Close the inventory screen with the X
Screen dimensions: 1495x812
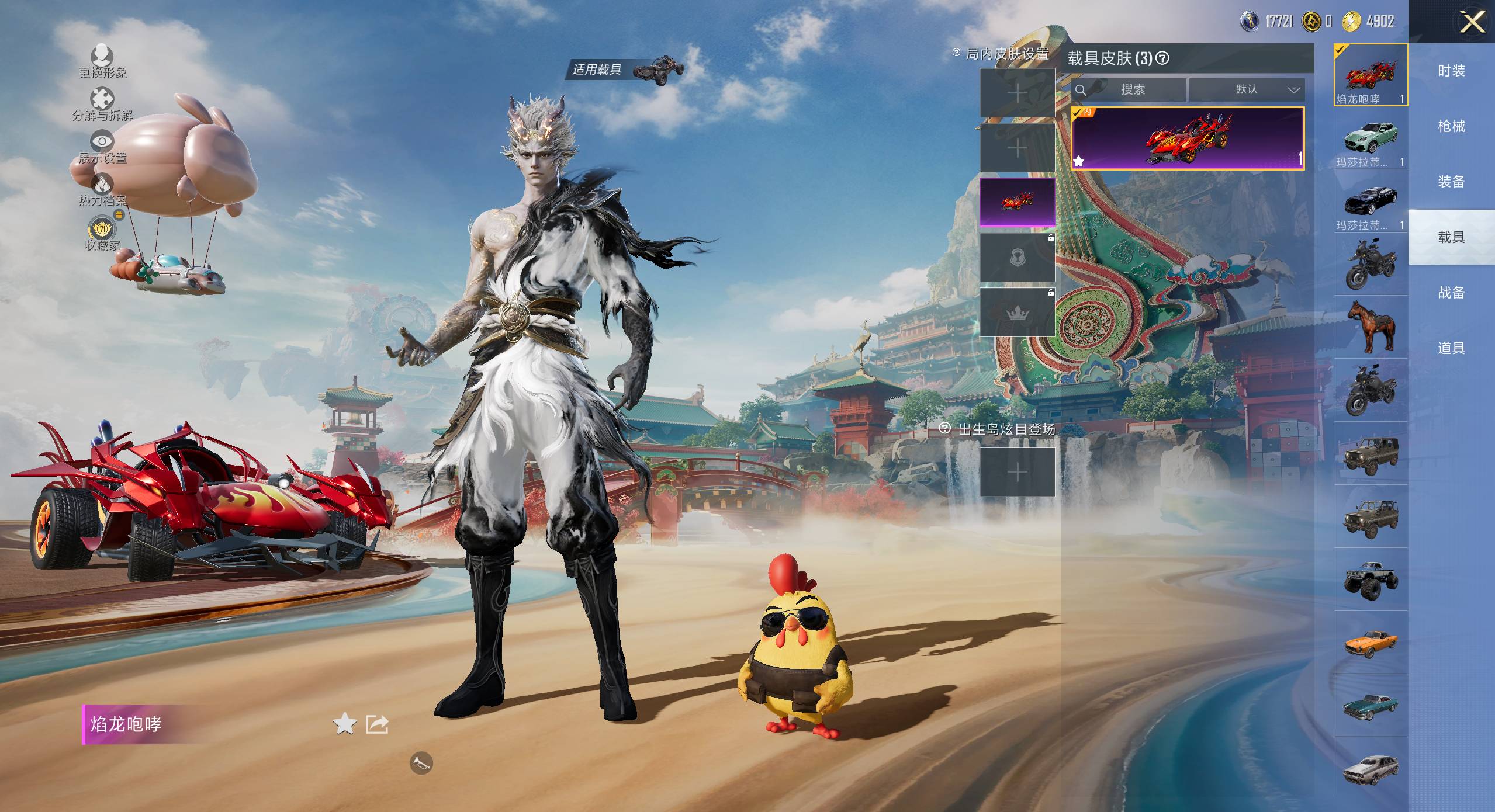tap(1472, 23)
